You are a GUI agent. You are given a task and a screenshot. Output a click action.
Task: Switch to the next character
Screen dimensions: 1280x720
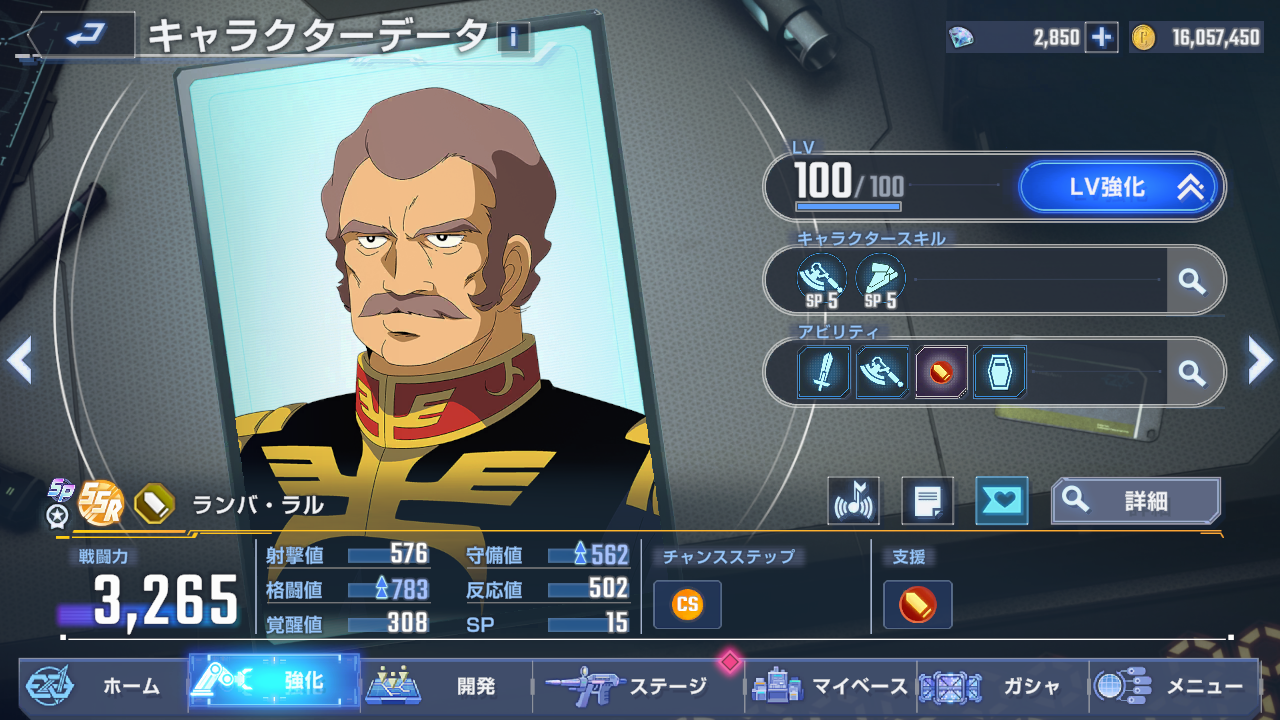pos(1260,360)
